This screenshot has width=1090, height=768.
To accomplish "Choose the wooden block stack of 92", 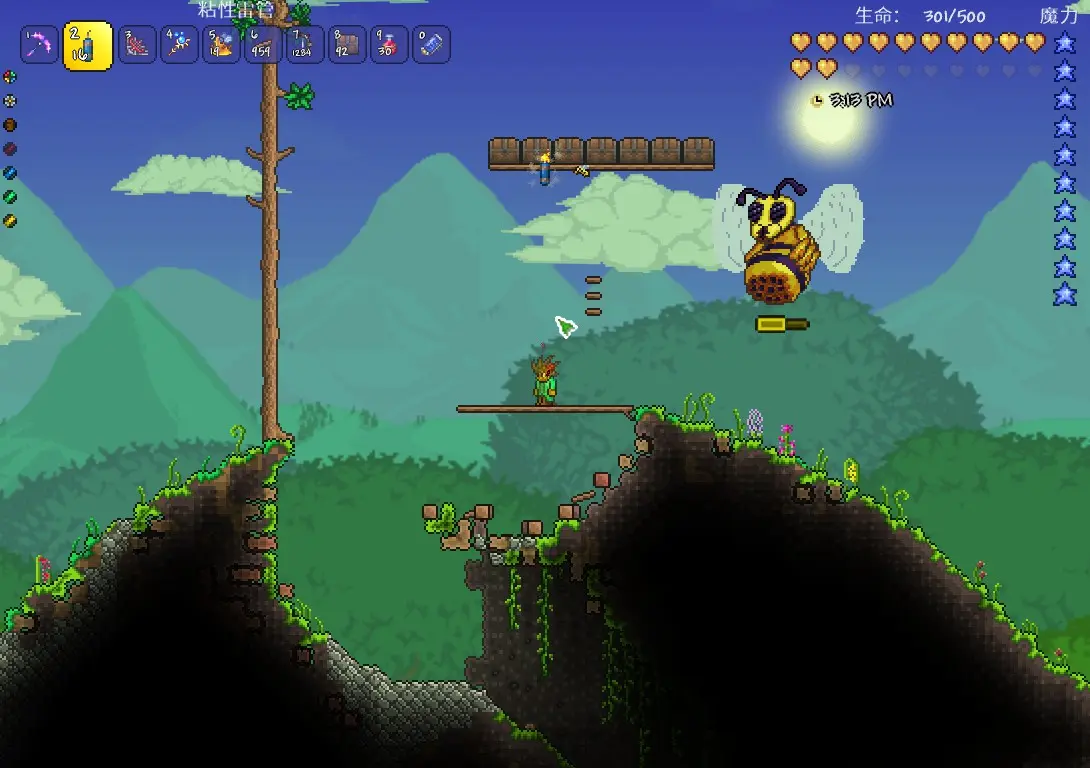I will click(346, 45).
